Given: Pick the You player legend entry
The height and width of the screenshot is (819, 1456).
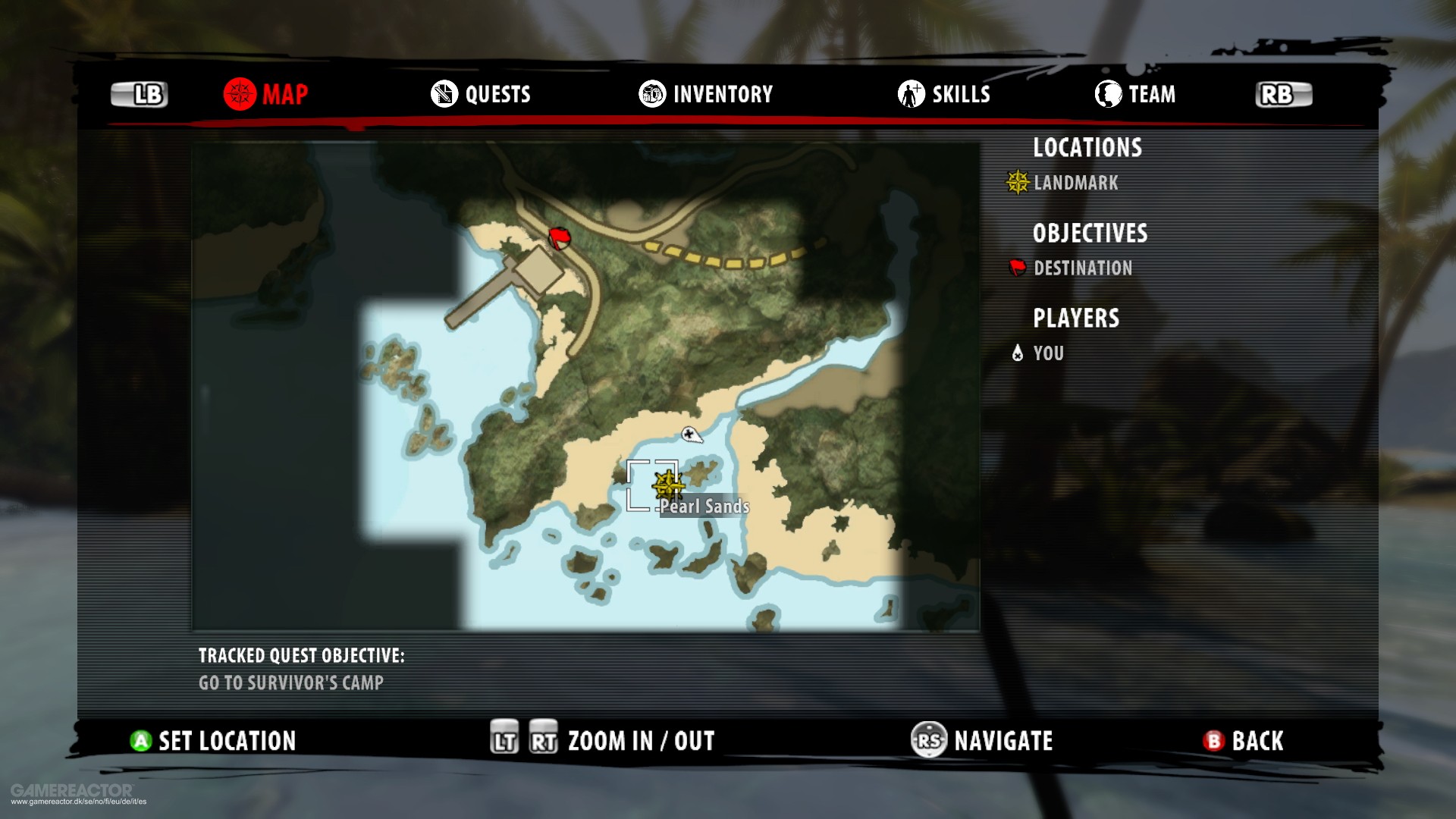Looking at the screenshot, I should (1038, 353).
